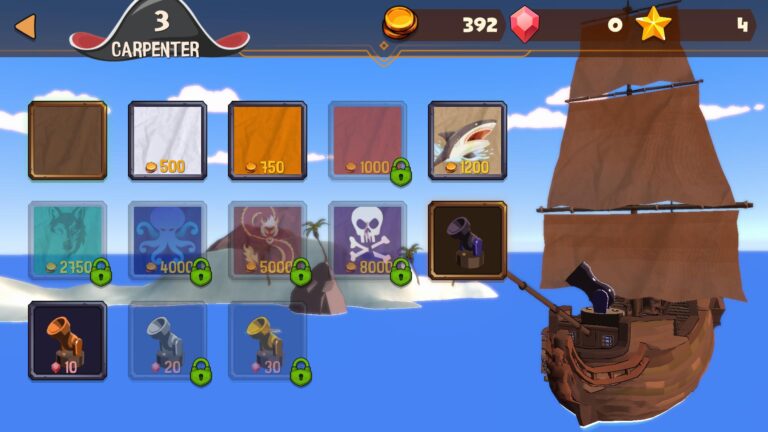Buy the white sail for 500

pyautogui.click(x=167, y=140)
